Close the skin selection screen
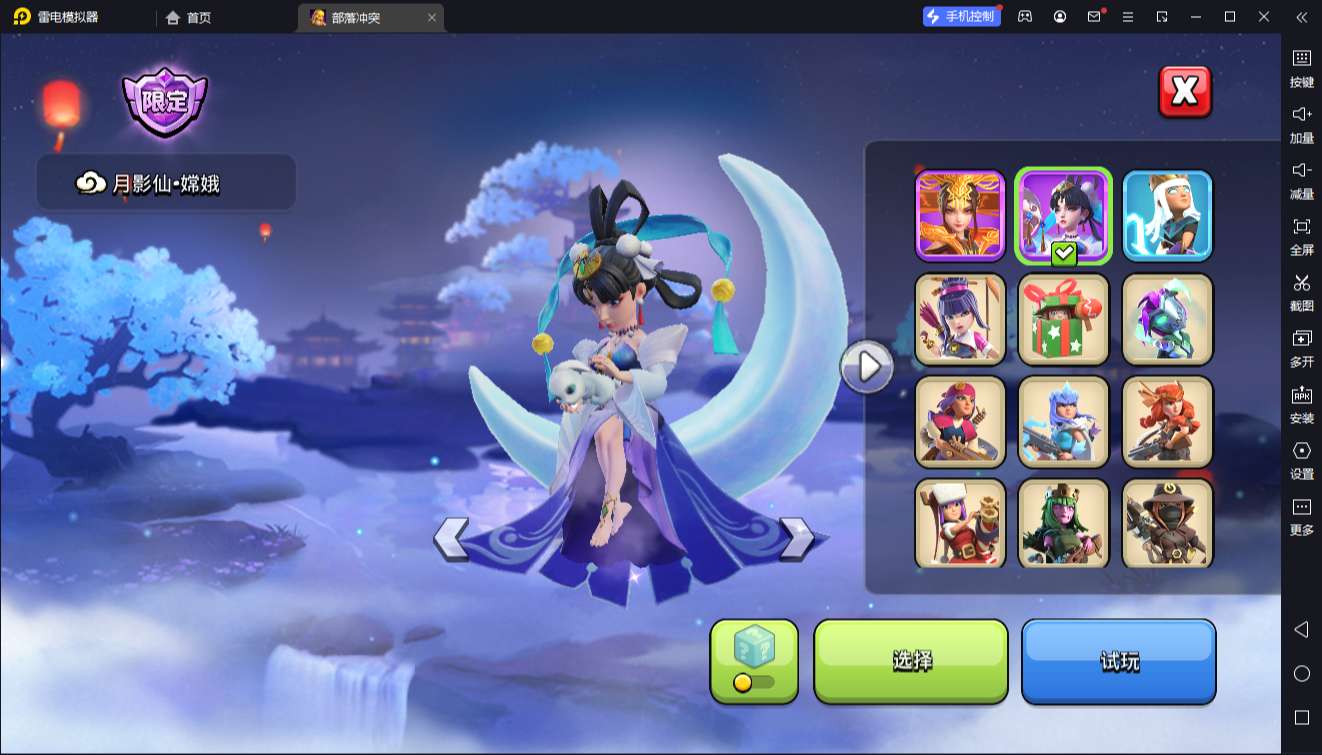 tap(1184, 92)
